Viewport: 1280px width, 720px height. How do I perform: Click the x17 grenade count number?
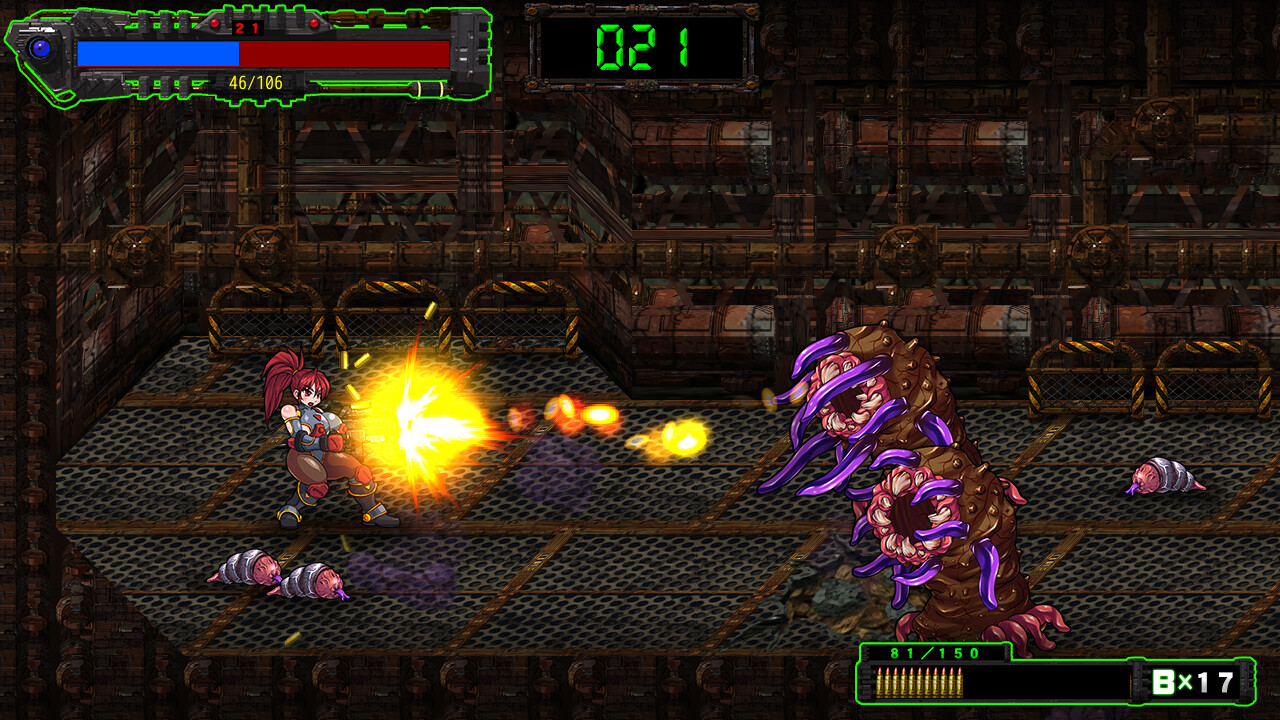[x=1210, y=680]
